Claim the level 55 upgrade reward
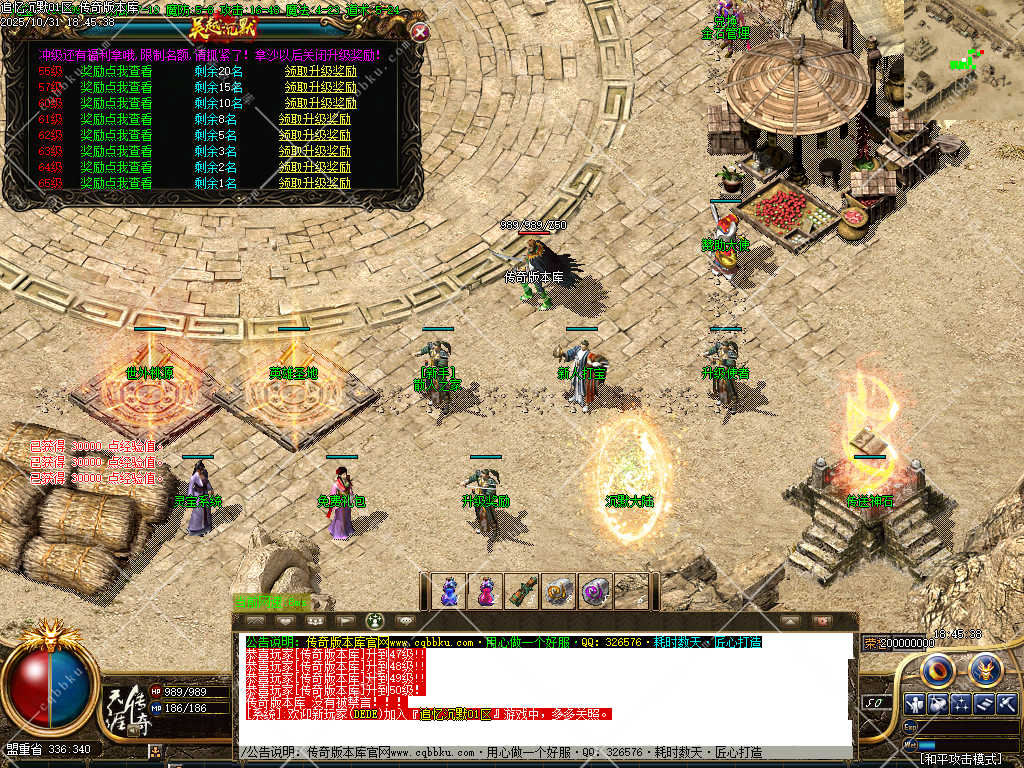Image resolution: width=1024 pixels, height=768 pixels. [320, 71]
